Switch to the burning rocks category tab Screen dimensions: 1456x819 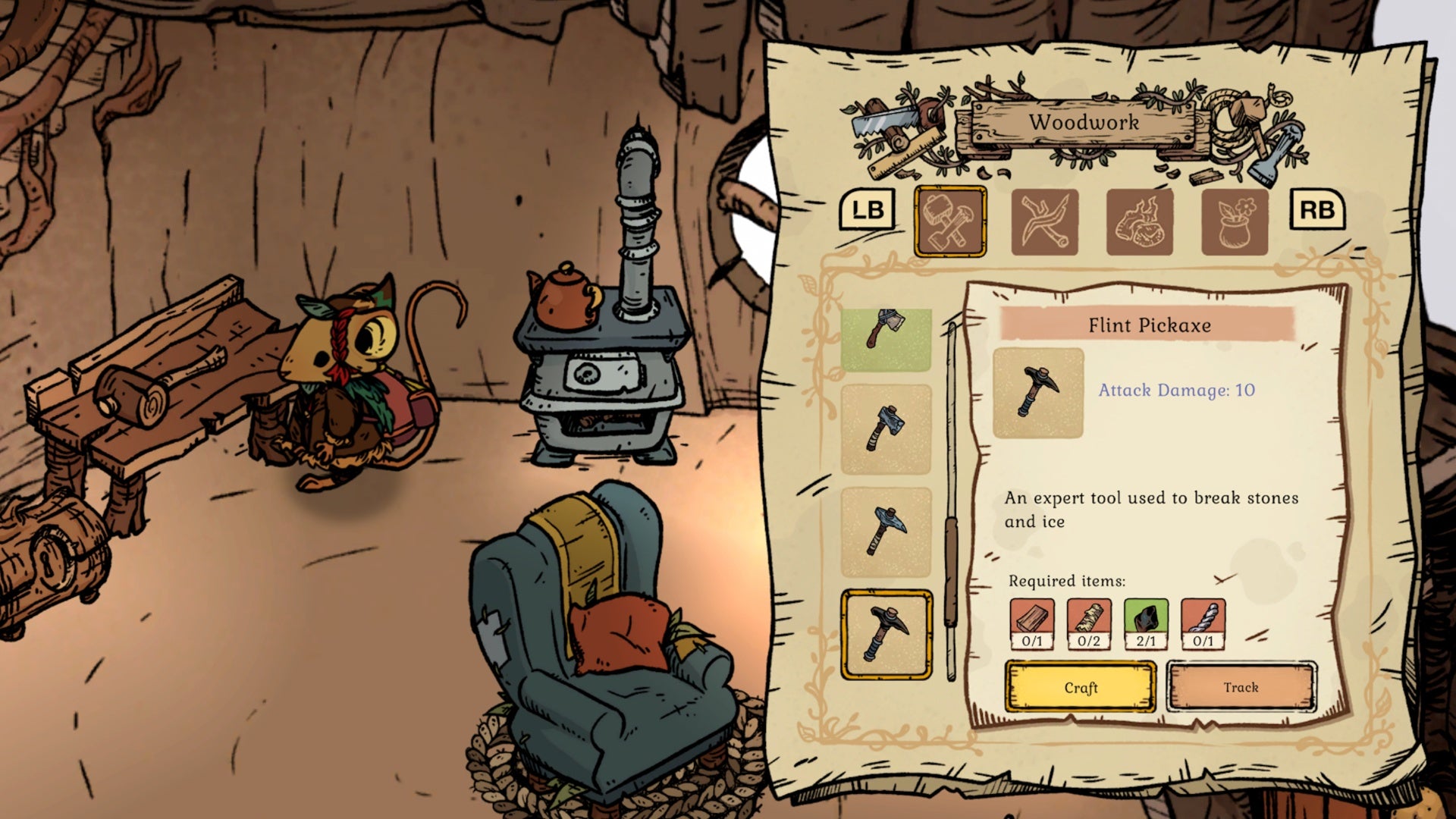tap(1139, 221)
